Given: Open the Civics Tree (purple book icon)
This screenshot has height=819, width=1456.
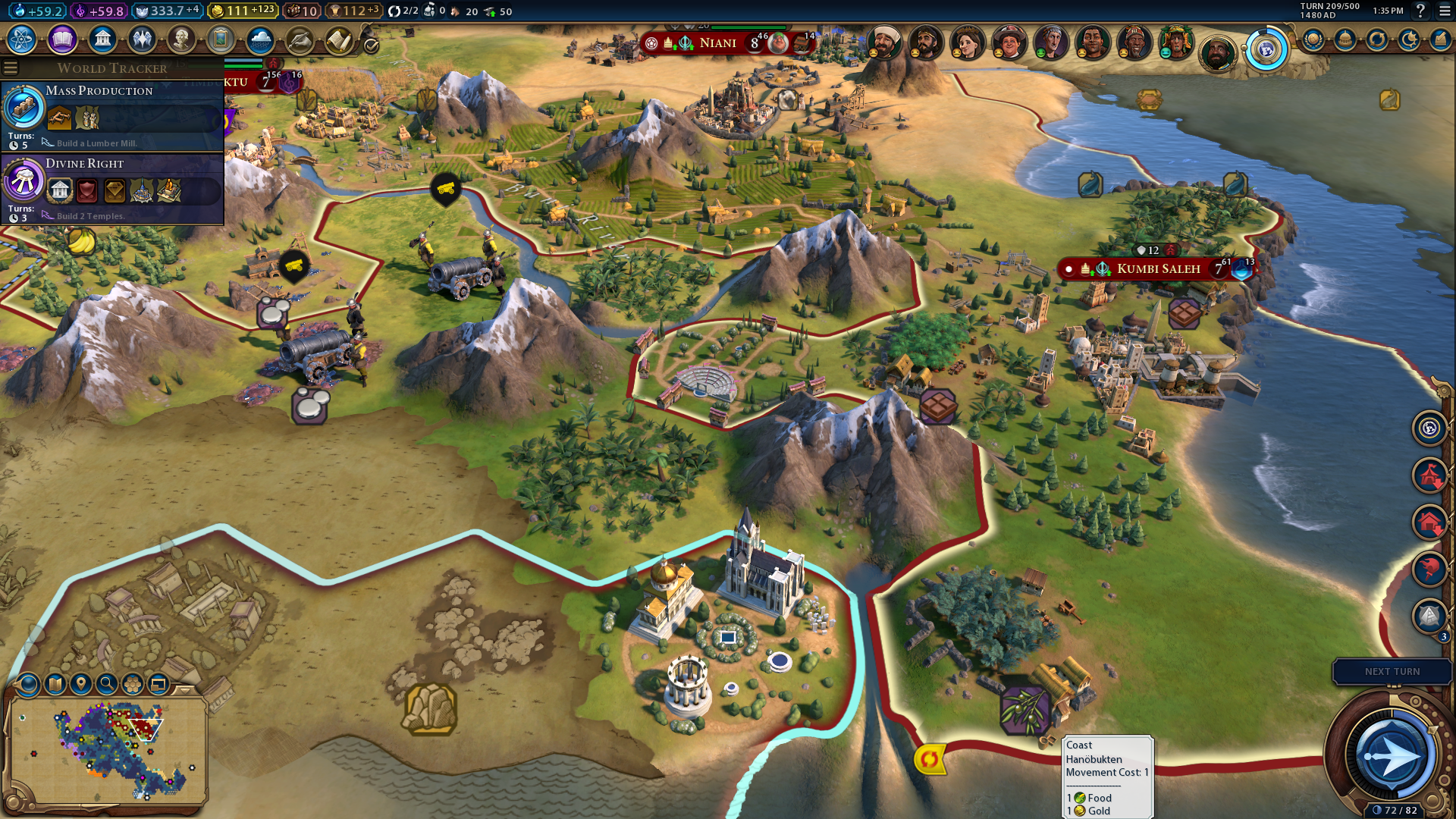Looking at the screenshot, I should (62, 39).
